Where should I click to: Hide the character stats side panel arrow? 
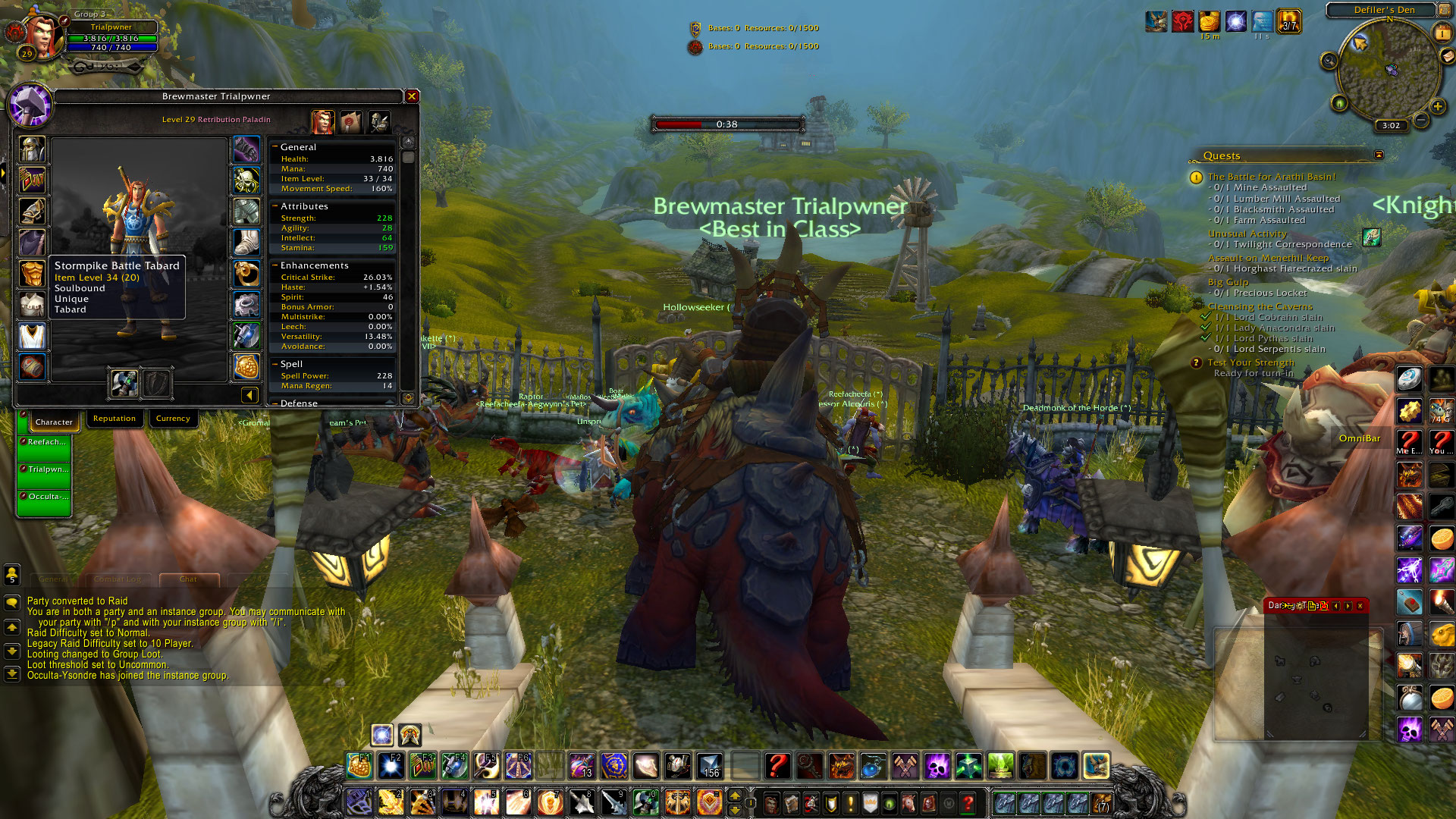pos(249,394)
